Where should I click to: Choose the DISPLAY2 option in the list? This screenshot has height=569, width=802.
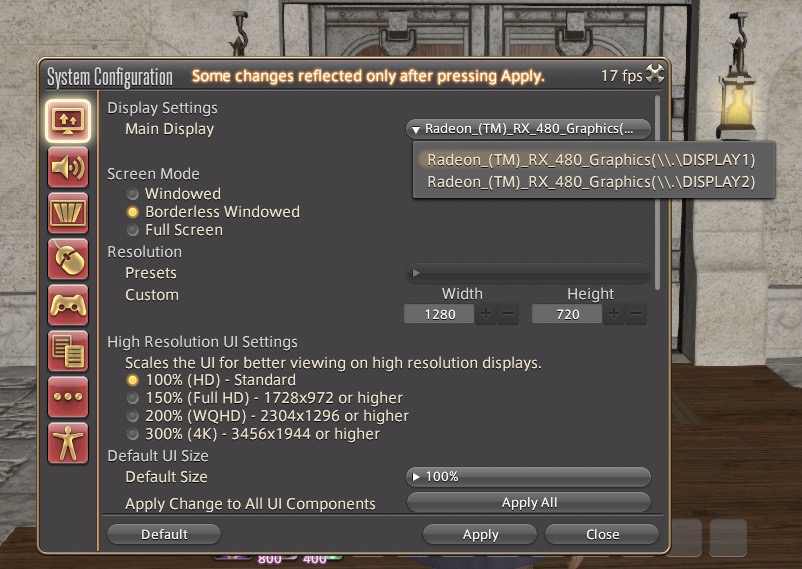pyautogui.click(x=590, y=182)
